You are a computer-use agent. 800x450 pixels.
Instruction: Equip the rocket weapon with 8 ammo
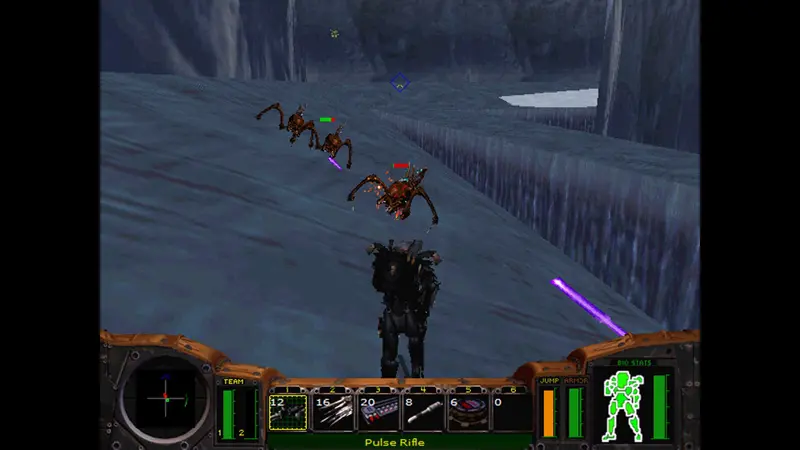422,411
